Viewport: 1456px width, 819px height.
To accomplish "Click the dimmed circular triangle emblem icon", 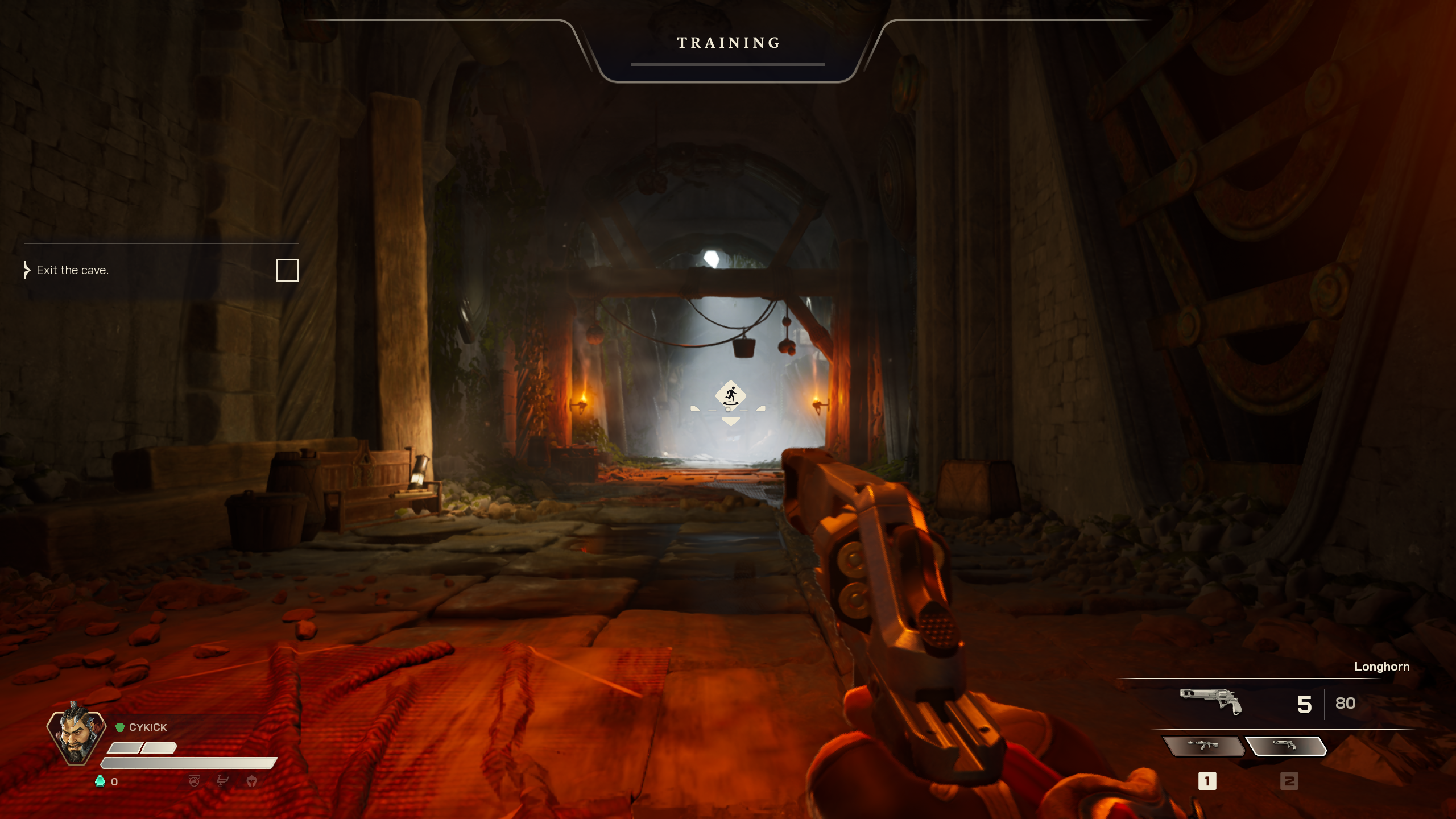I will [x=194, y=781].
